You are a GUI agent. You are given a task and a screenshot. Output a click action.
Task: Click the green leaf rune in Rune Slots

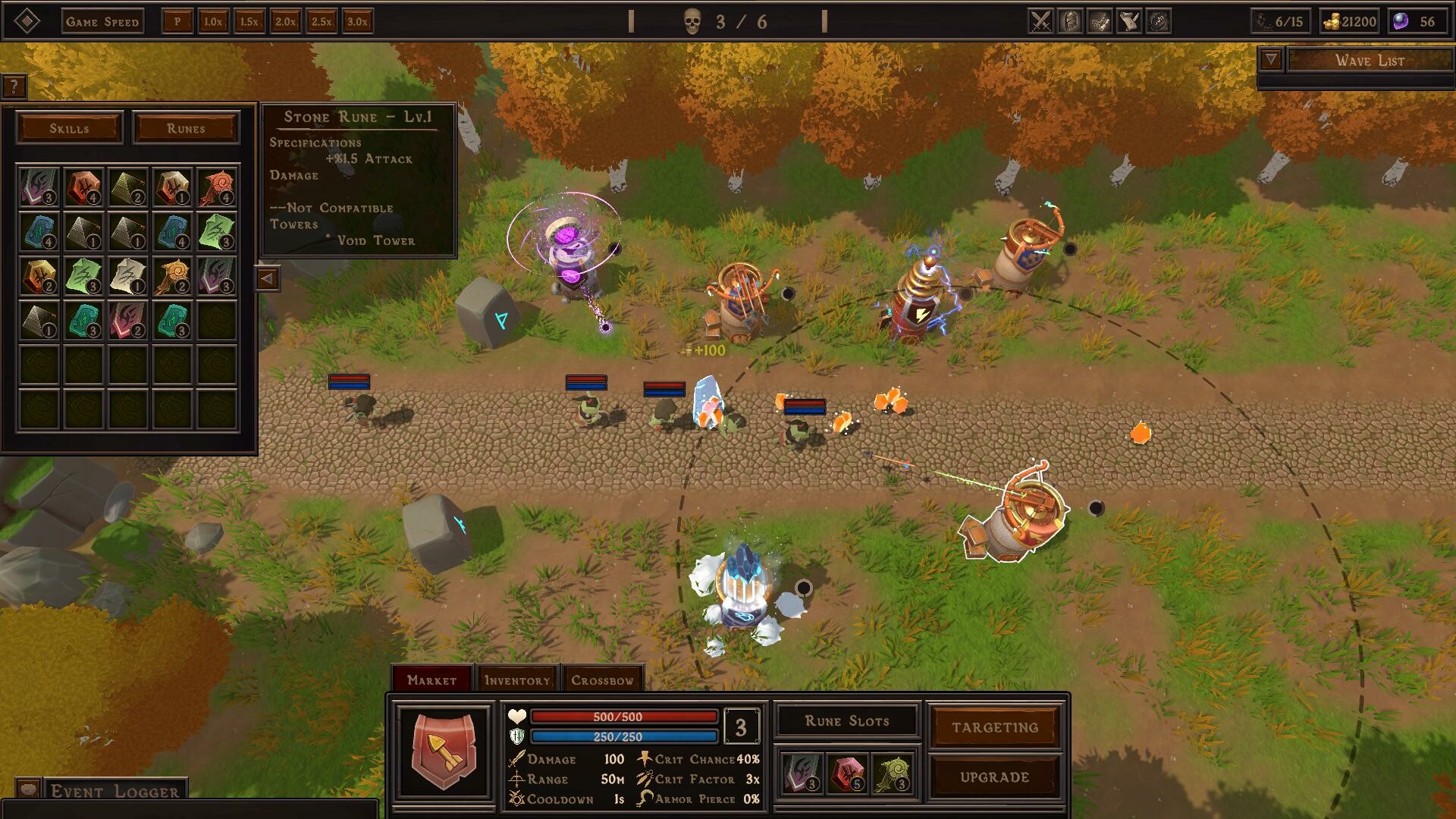click(x=892, y=774)
